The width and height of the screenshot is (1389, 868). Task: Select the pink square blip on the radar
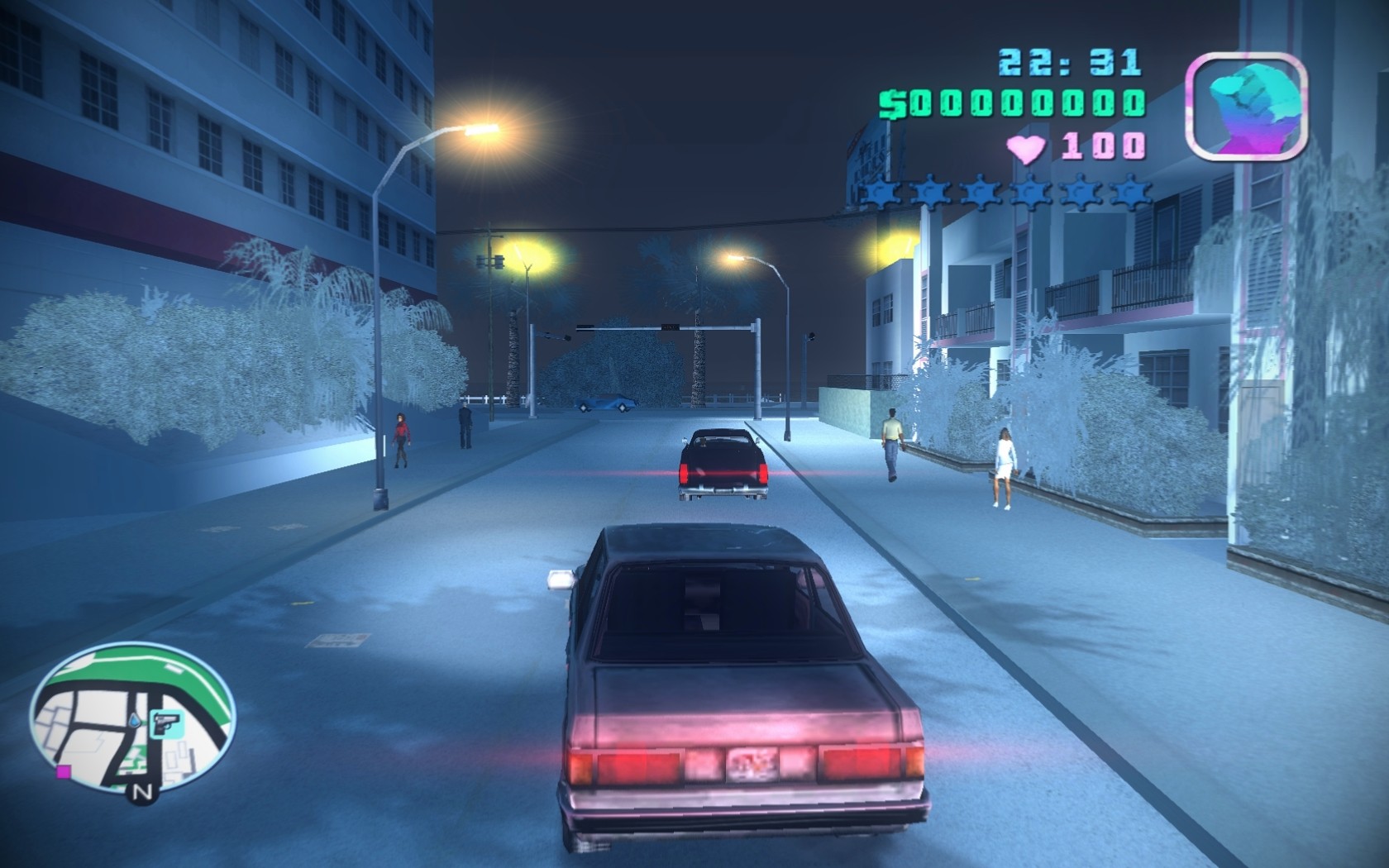point(62,773)
